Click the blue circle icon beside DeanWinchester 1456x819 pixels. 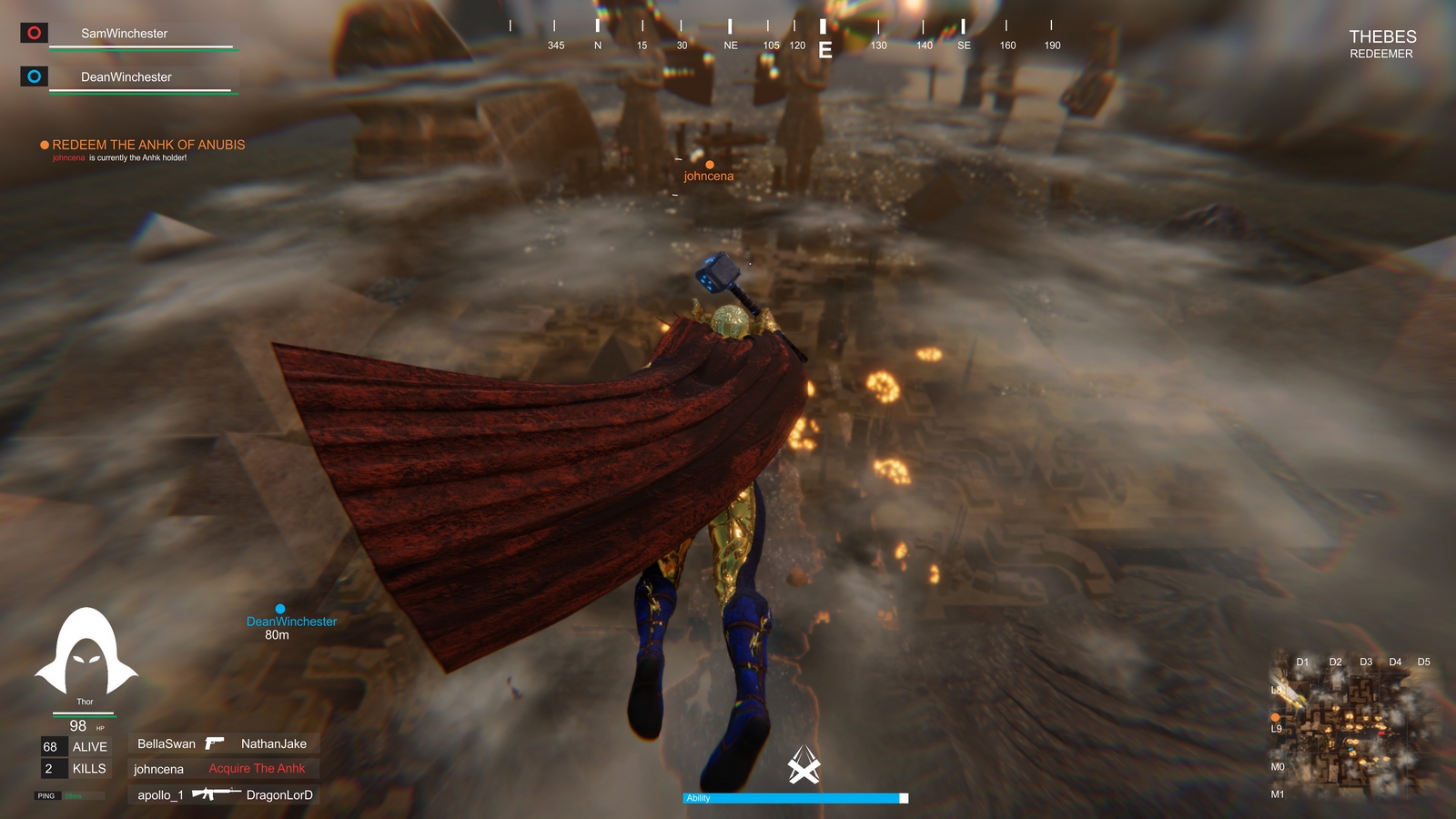point(34,76)
